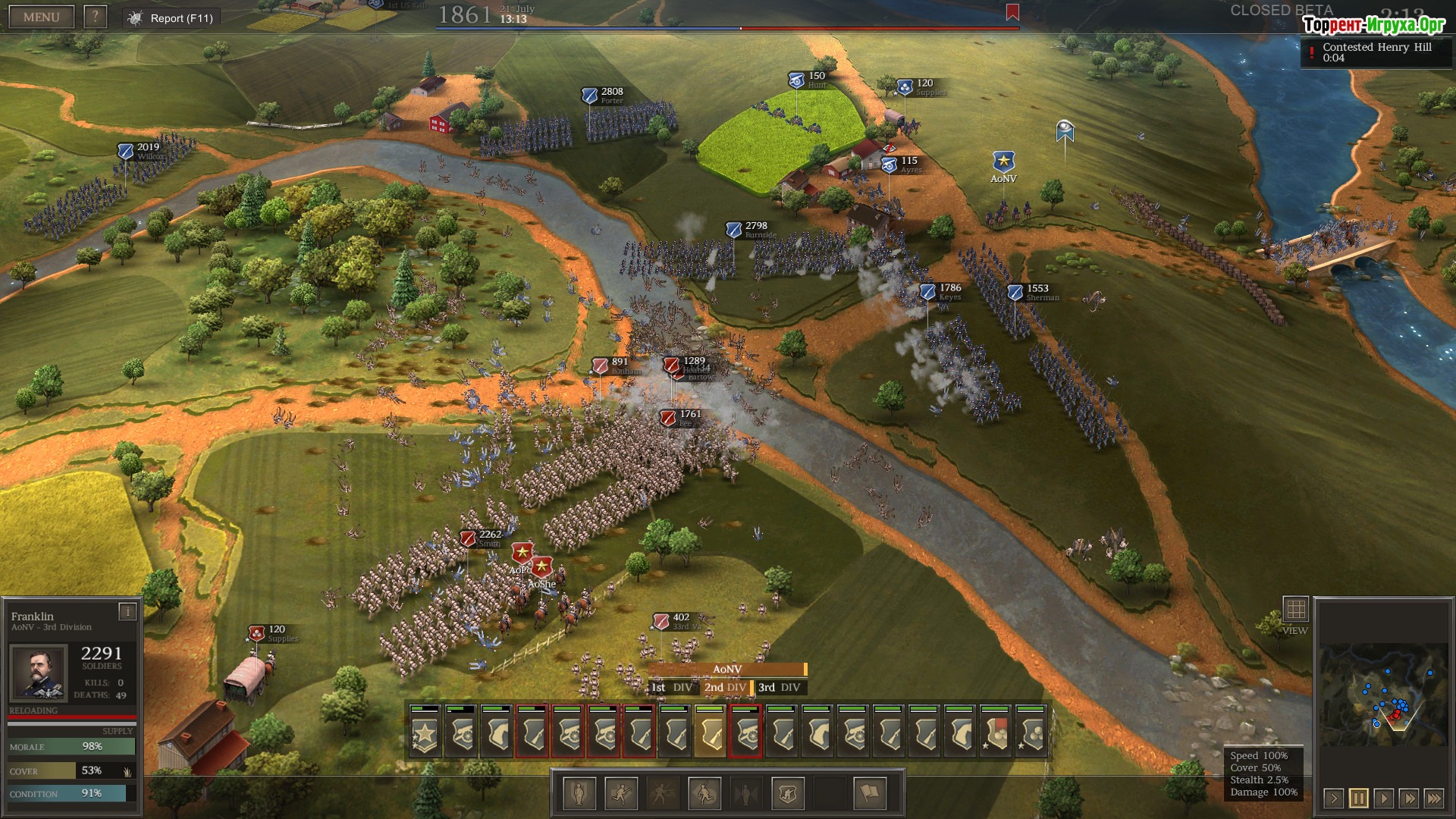Image resolution: width=1456 pixels, height=819 pixels.
Task: Pause the game with the pause button
Action: pyautogui.click(x=1358, y=798)
